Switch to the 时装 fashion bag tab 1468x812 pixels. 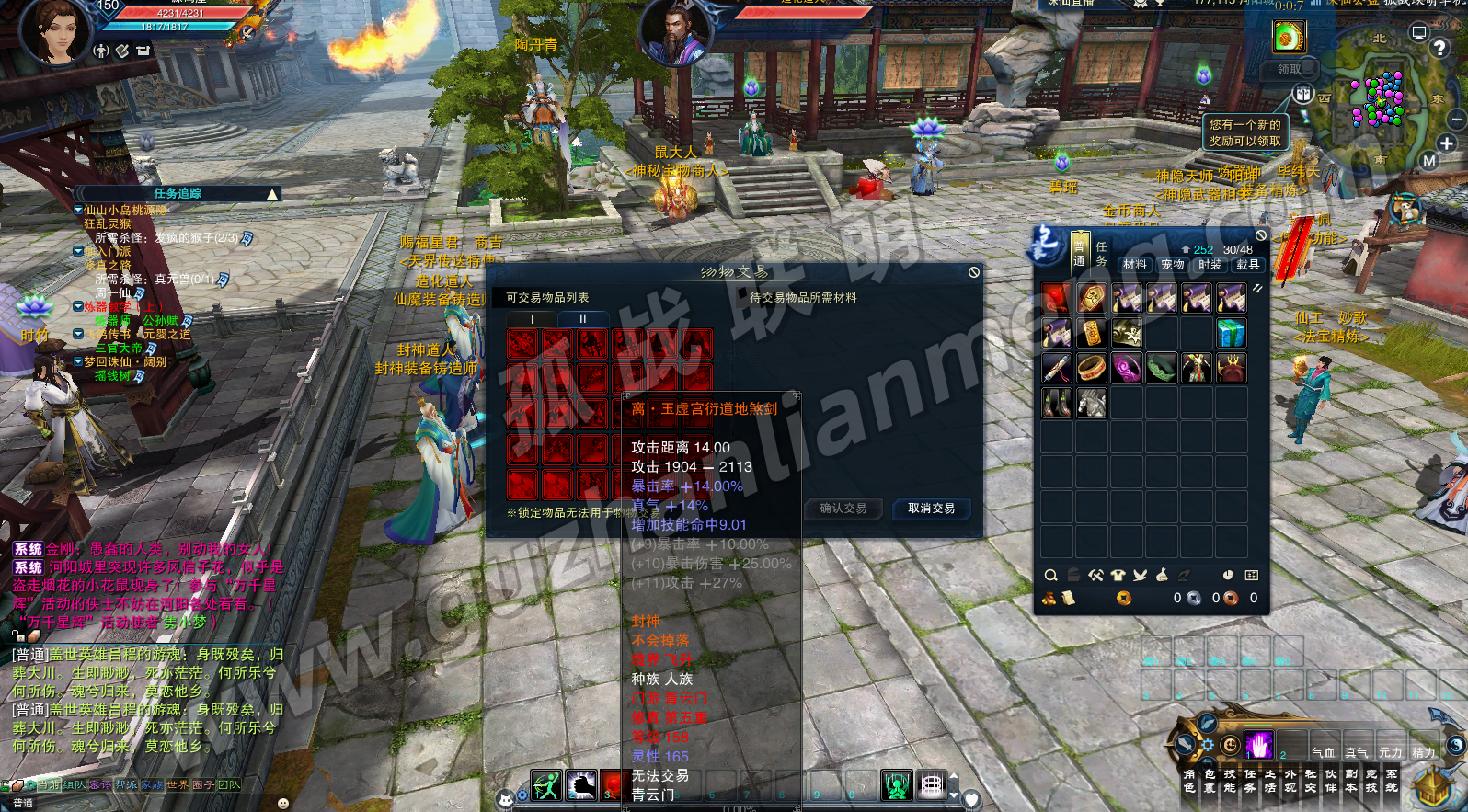pos(1210,265)
